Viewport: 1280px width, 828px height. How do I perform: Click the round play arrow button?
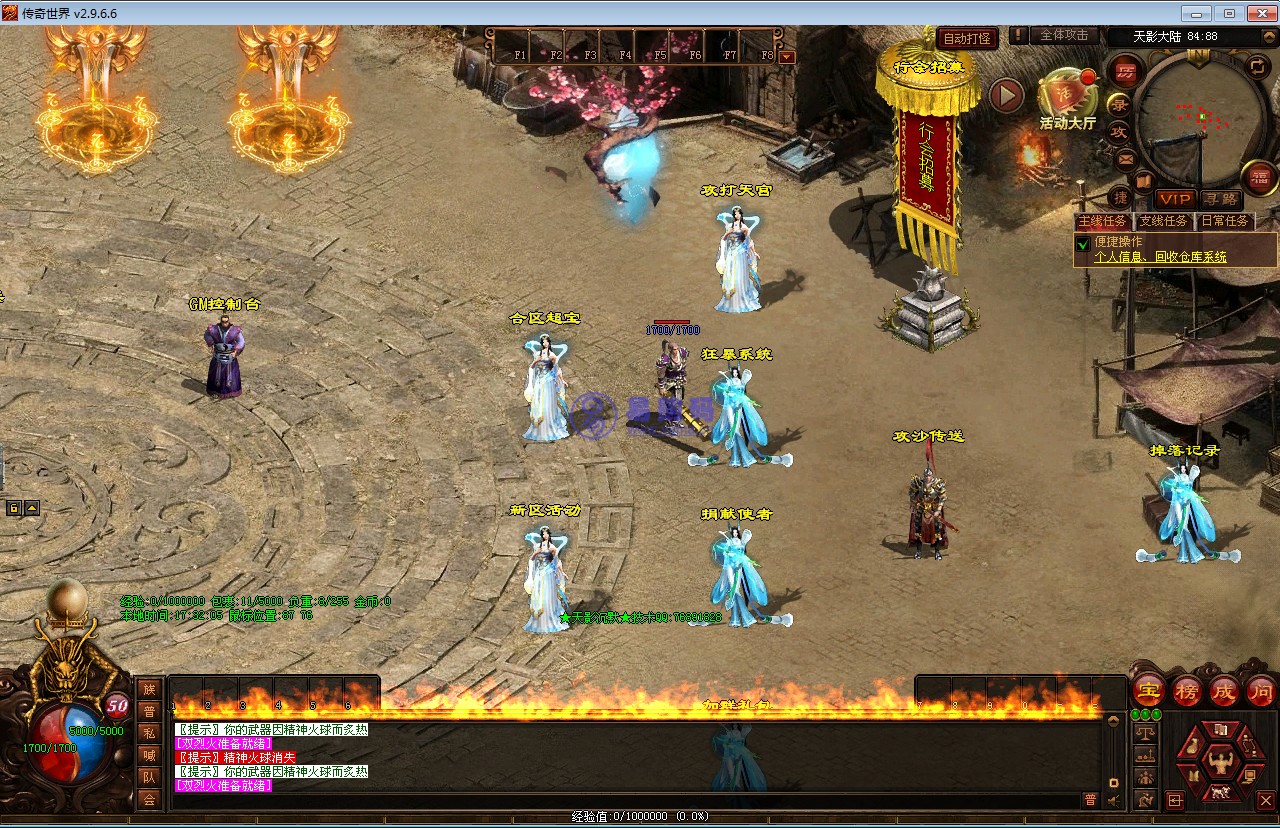coord(1006,96)
